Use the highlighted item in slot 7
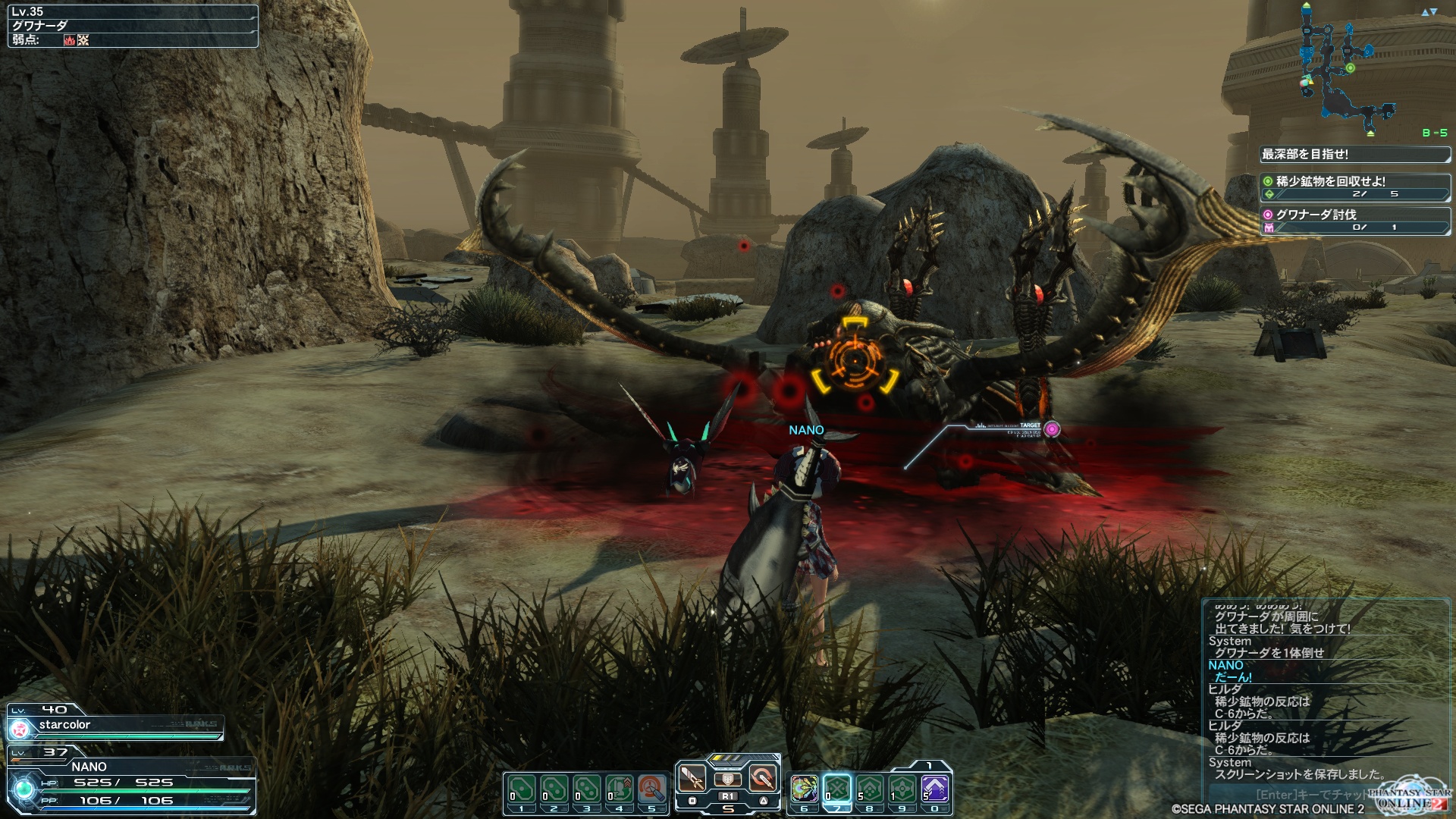 point(837,790)
